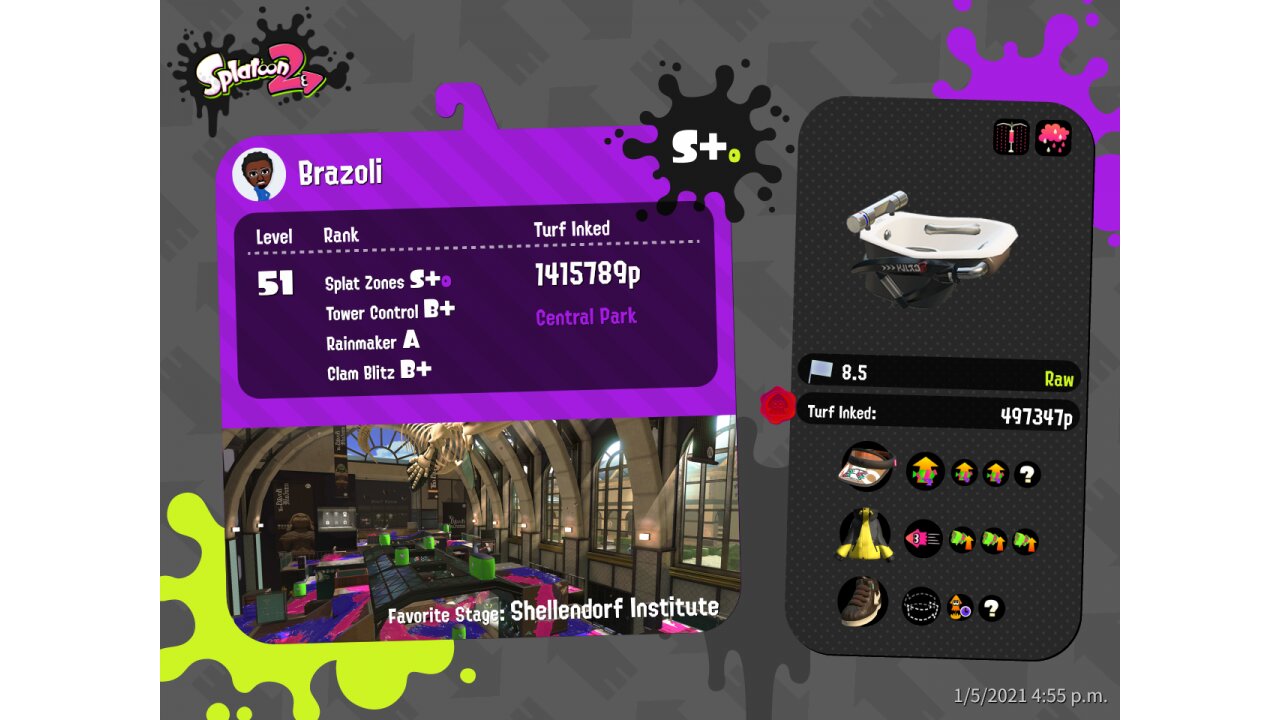Image resolution: width=1280 pixels, height=720 pixels.
Task: Open the Shellendorf Institute favorite stage image
Action: tap(480, 525)
